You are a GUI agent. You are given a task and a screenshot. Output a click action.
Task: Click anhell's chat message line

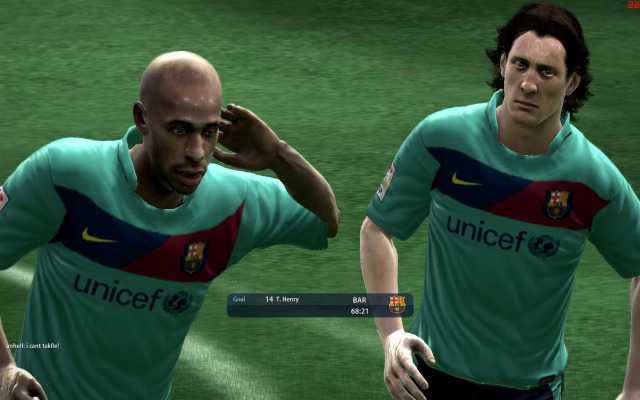pos(32,346)
